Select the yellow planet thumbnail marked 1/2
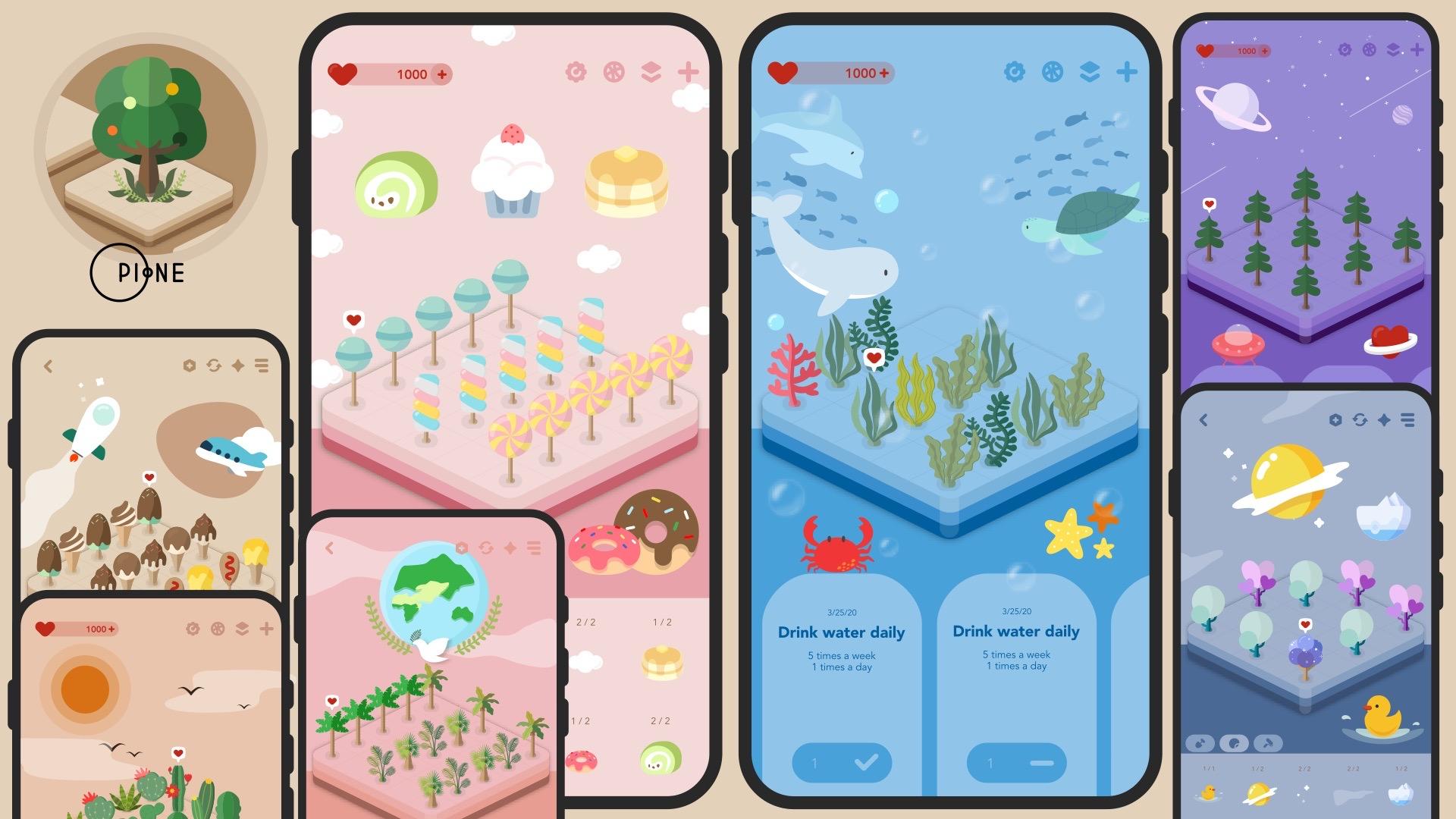Screen dimensions: 1456x819 (x=1258, y=792)
